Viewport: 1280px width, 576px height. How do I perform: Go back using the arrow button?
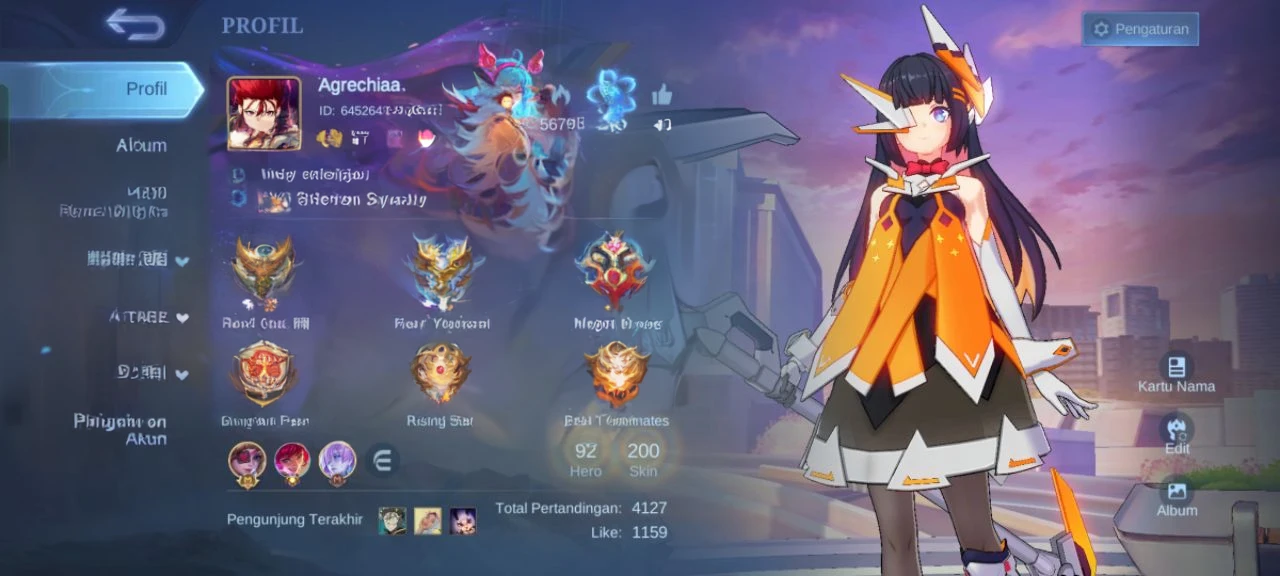(x=135, y=25)
